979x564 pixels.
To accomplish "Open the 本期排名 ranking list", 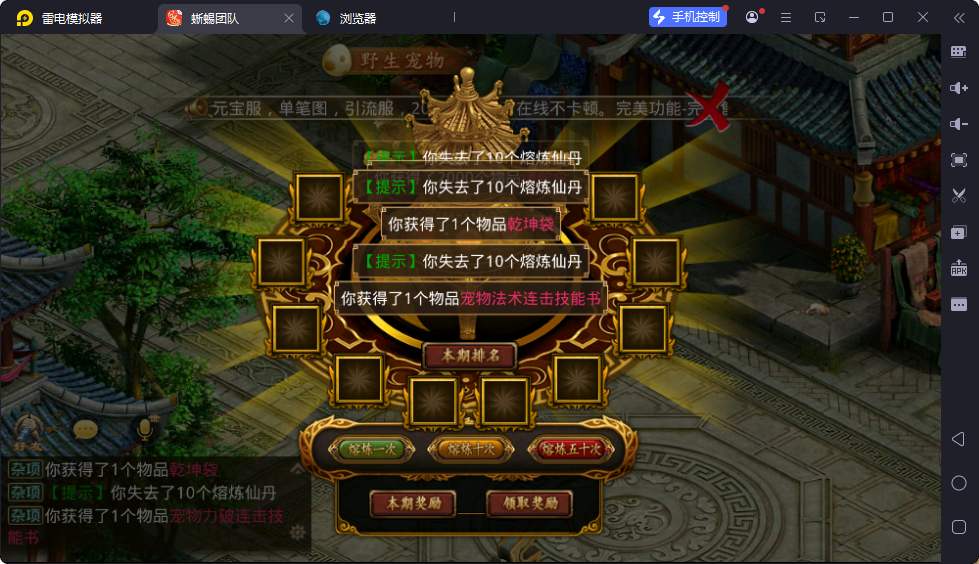I will 469,356.
